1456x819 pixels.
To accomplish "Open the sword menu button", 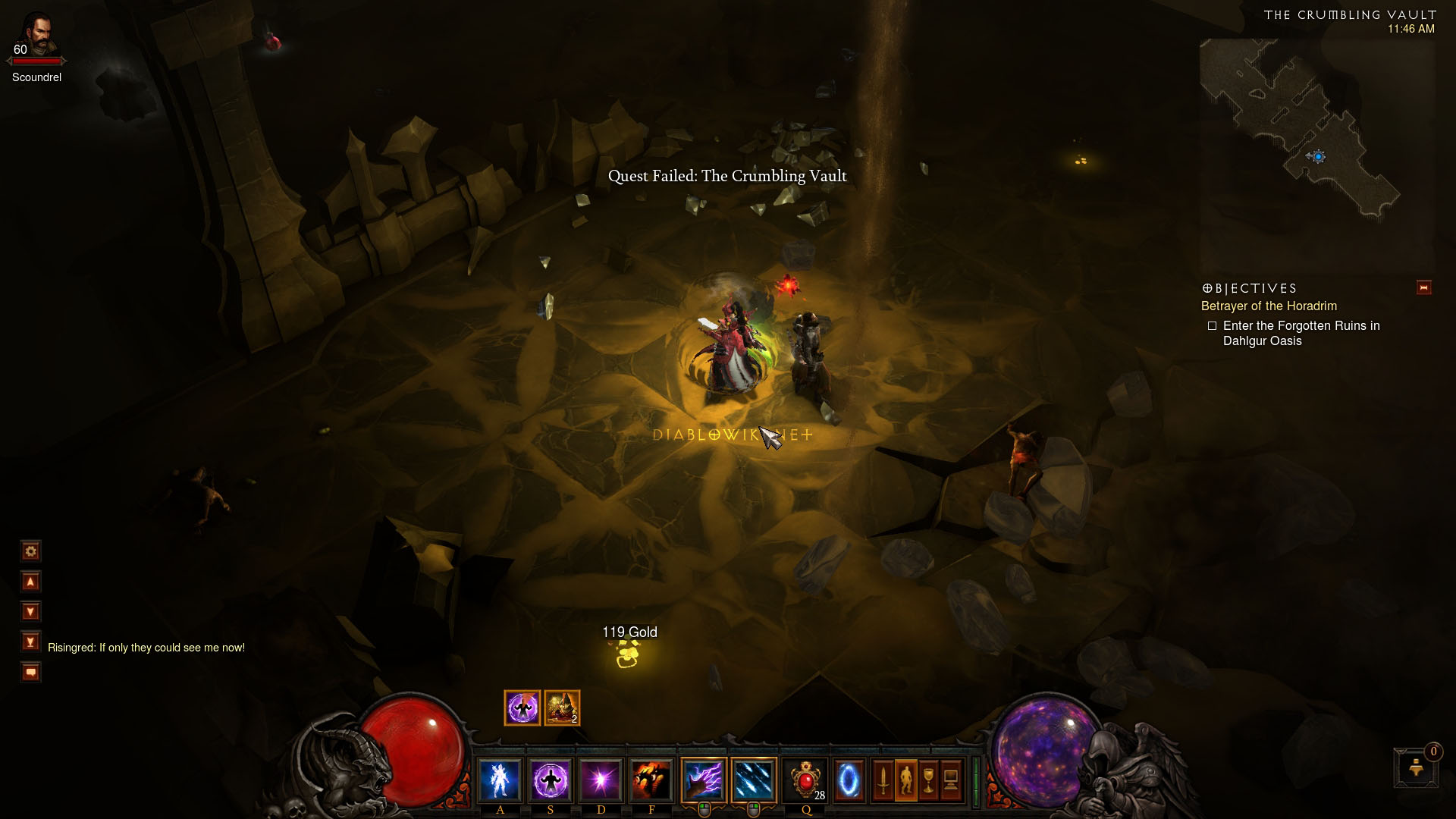I will (x=883, y=780).
